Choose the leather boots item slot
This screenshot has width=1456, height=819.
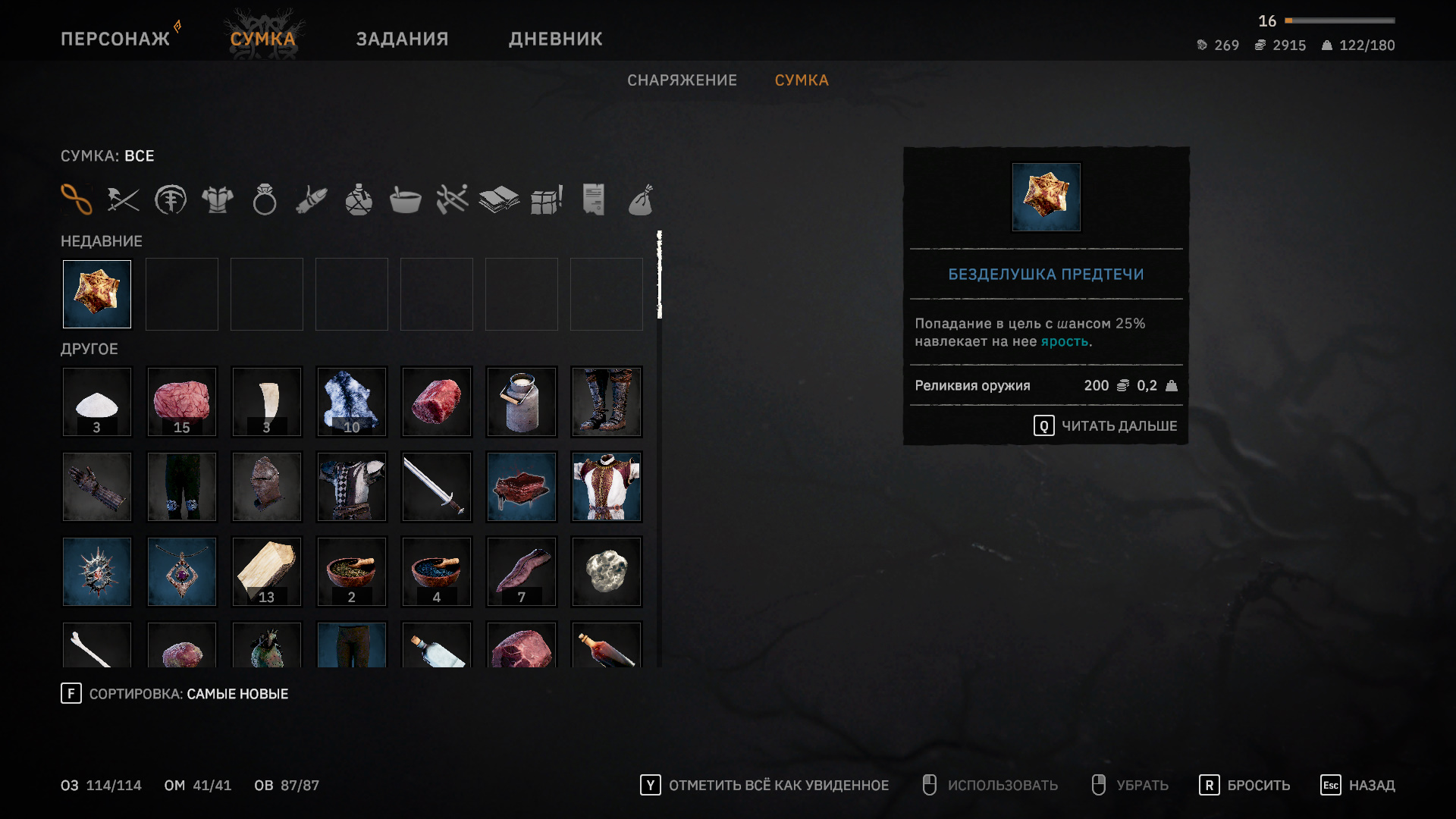point(607,402)
